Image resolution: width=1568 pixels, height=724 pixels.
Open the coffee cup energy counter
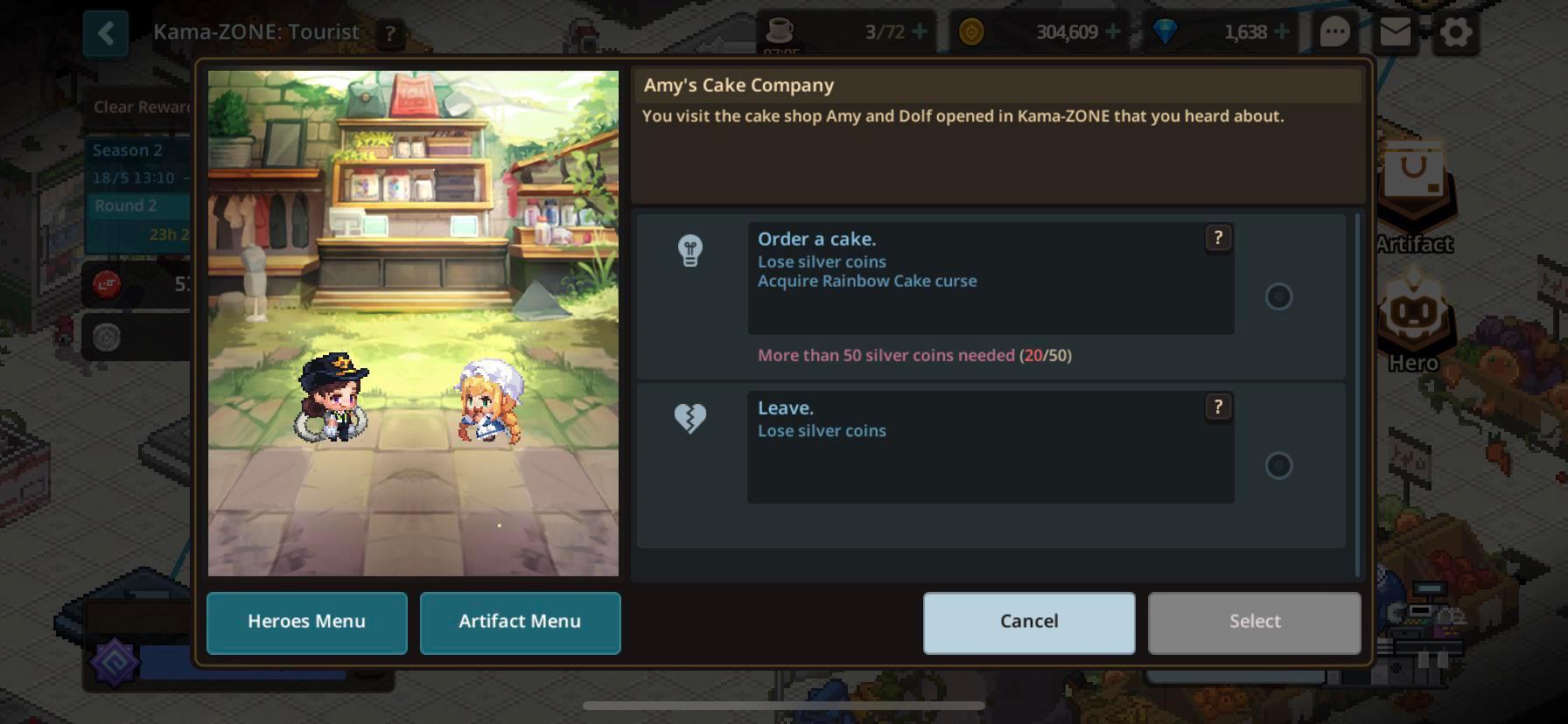coord(781,31)
